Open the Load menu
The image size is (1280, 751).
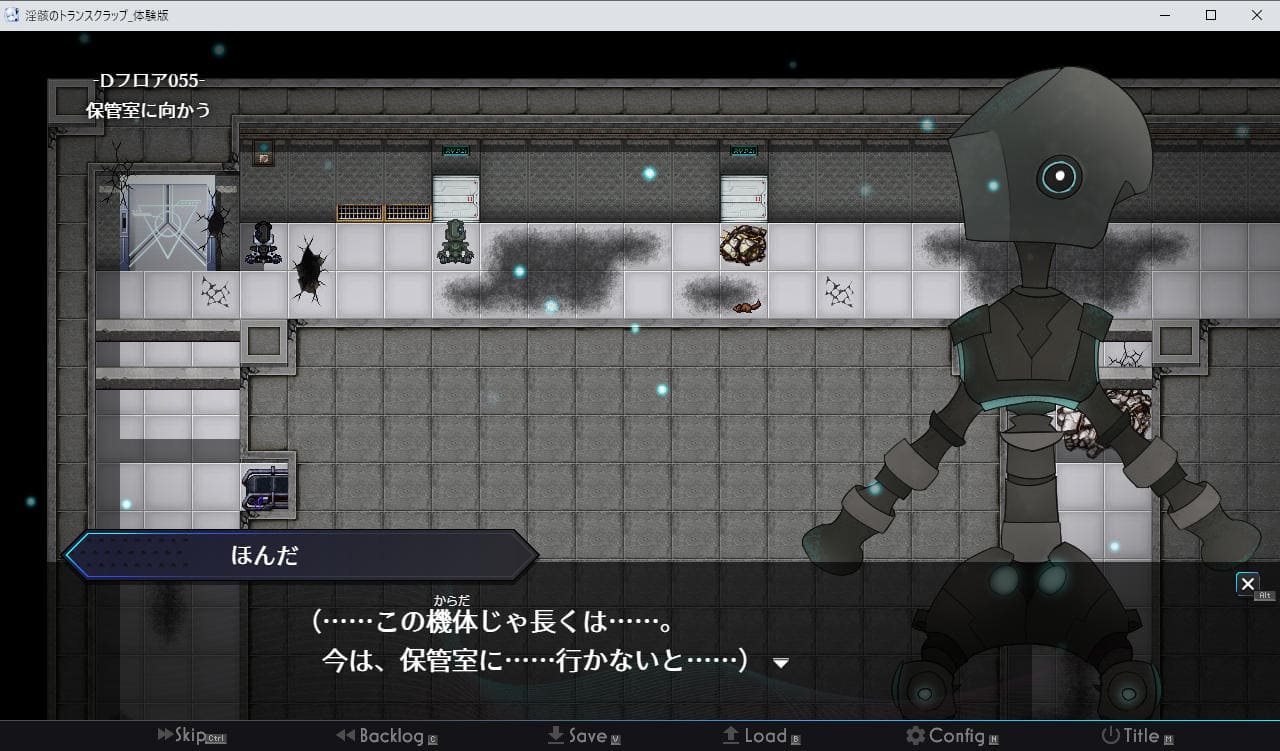point(761,736)
